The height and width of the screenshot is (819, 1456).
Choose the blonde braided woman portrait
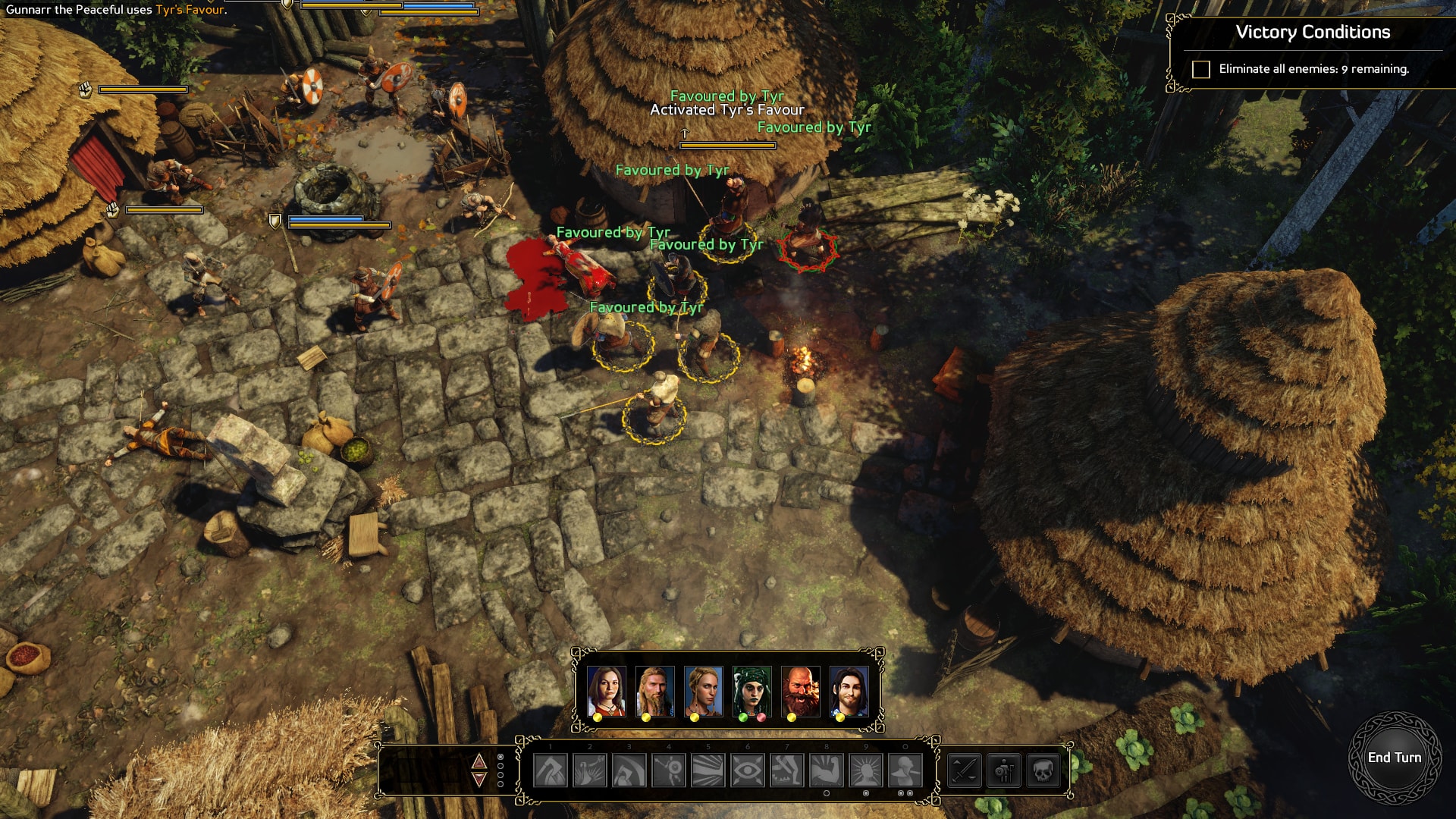[703, 691]
